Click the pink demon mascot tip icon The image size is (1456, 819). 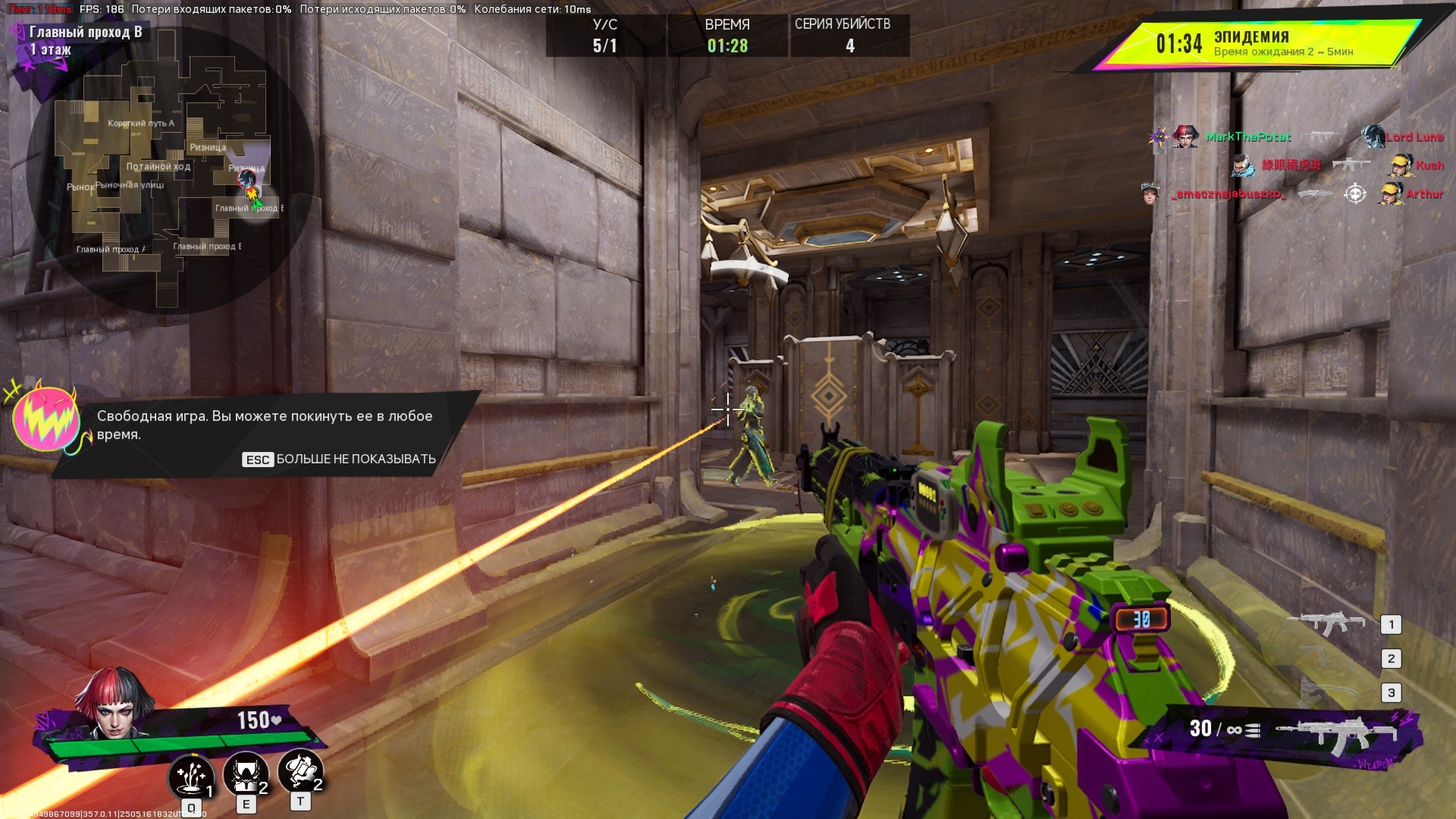click(x=47, y=419)
